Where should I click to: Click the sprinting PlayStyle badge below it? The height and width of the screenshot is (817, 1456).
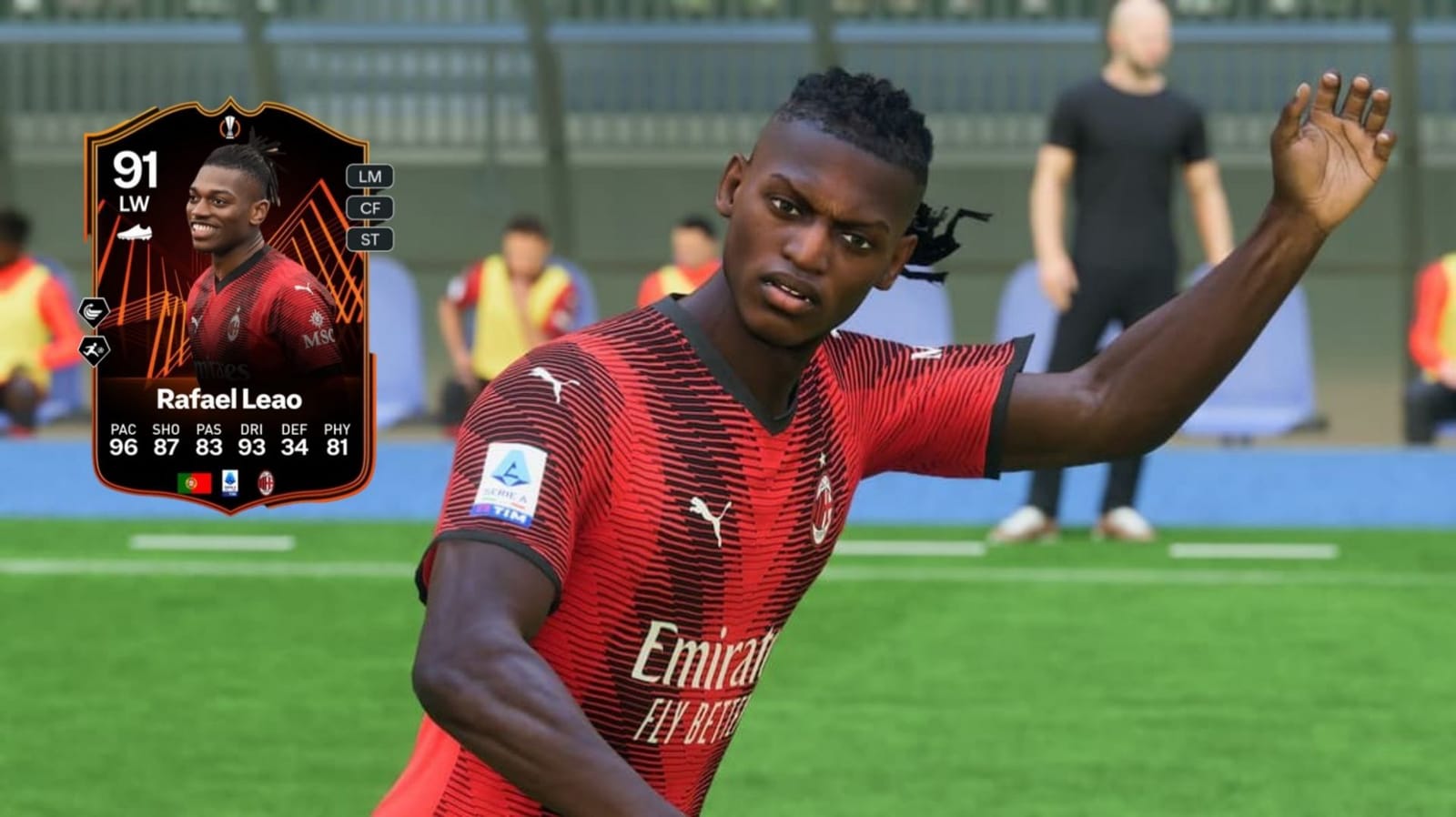point(93,349)
